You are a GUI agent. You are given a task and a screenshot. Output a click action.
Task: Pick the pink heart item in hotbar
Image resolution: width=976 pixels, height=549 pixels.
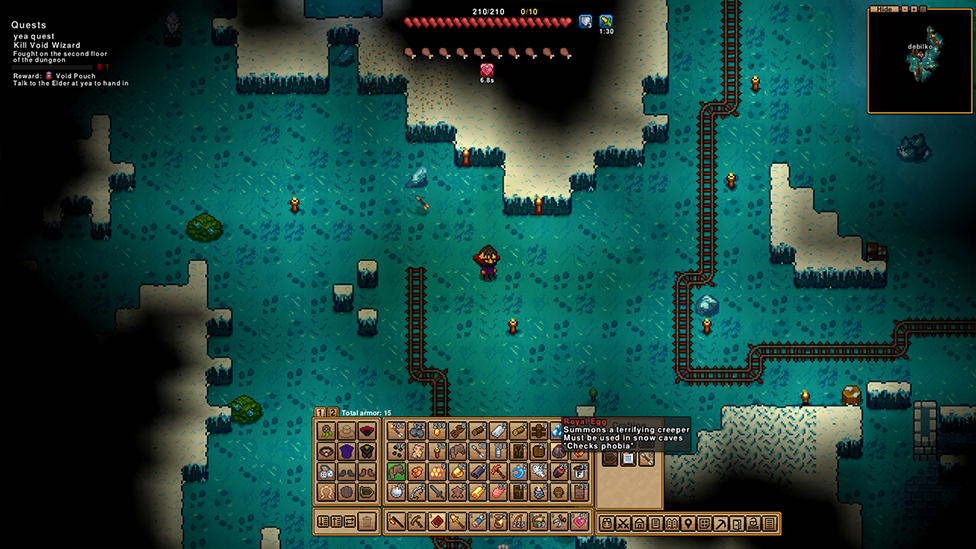click(x=580, y=521)
